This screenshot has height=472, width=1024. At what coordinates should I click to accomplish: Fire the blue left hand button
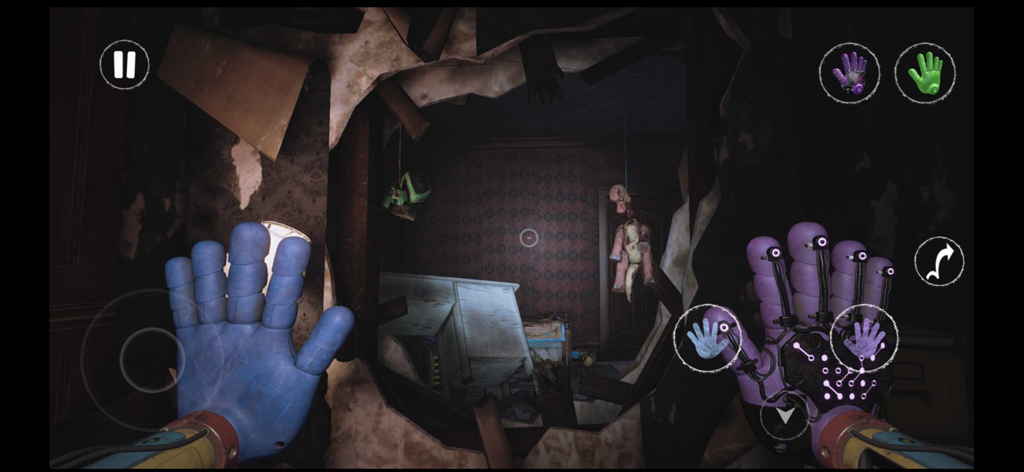click(x=707, y=338)
